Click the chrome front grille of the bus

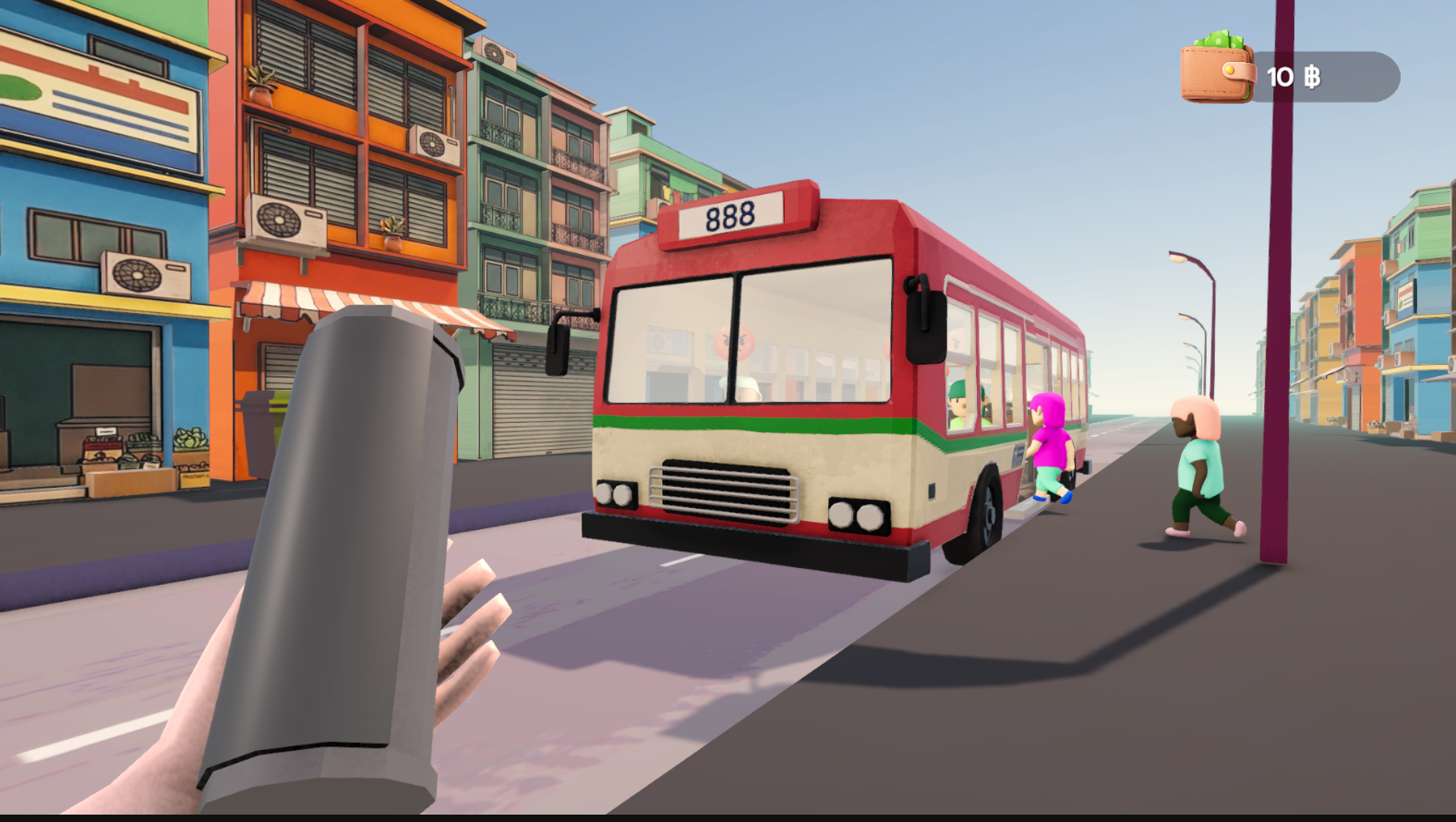click(726, 490)
